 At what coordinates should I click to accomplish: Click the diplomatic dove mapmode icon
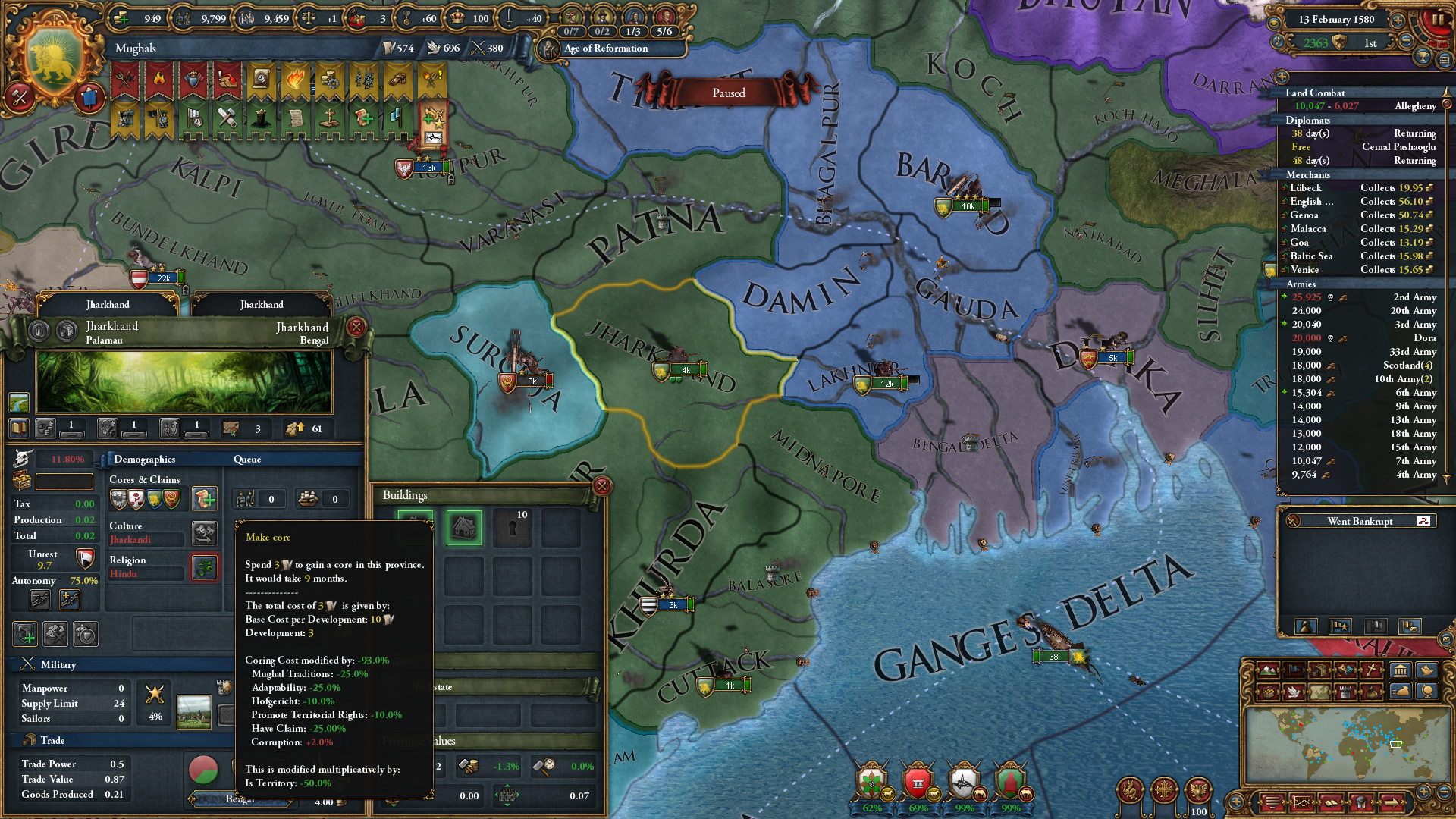[1294, 692]
